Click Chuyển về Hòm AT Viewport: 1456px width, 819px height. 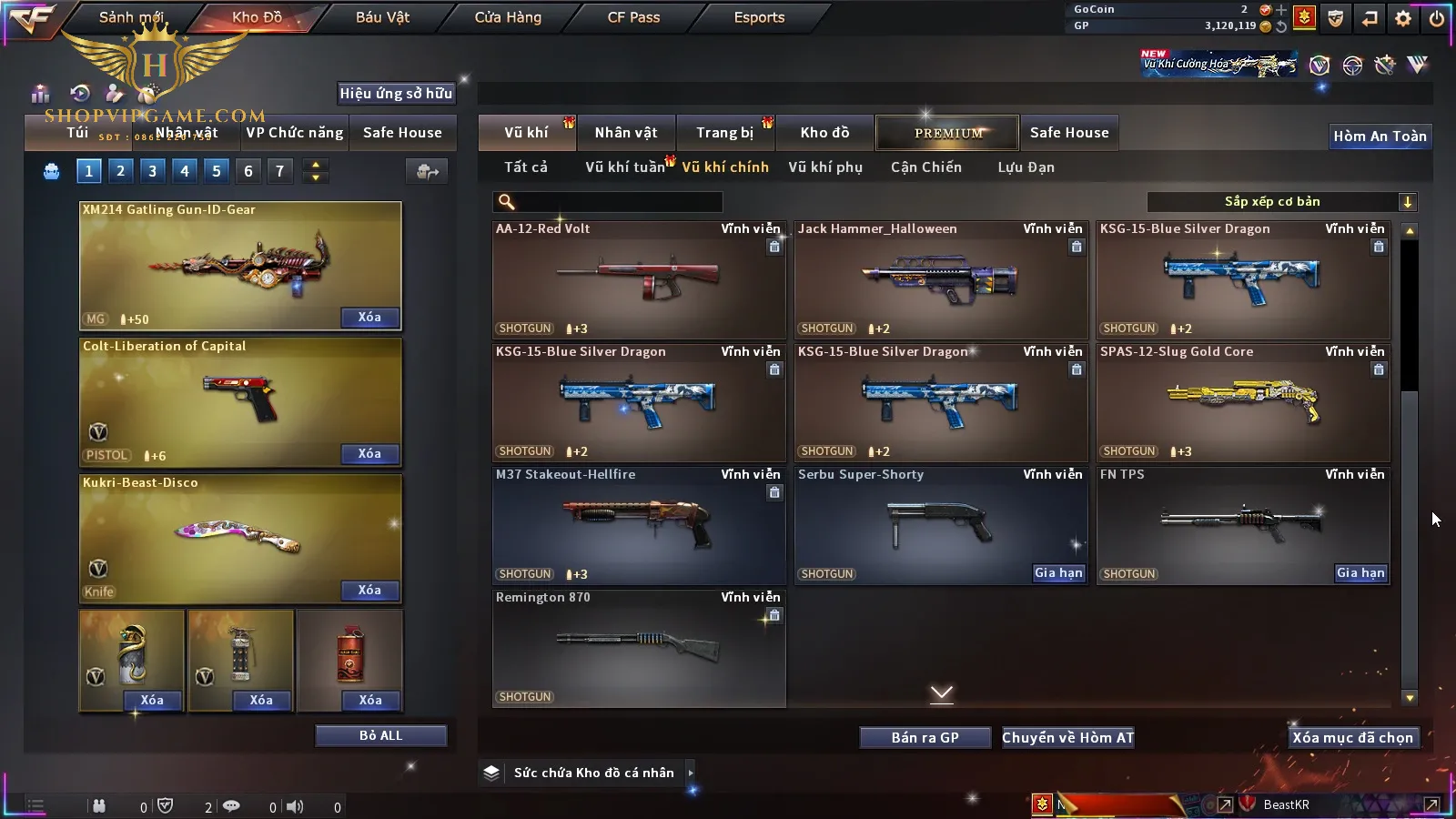pyautogui.click(x=1067, y=737)
